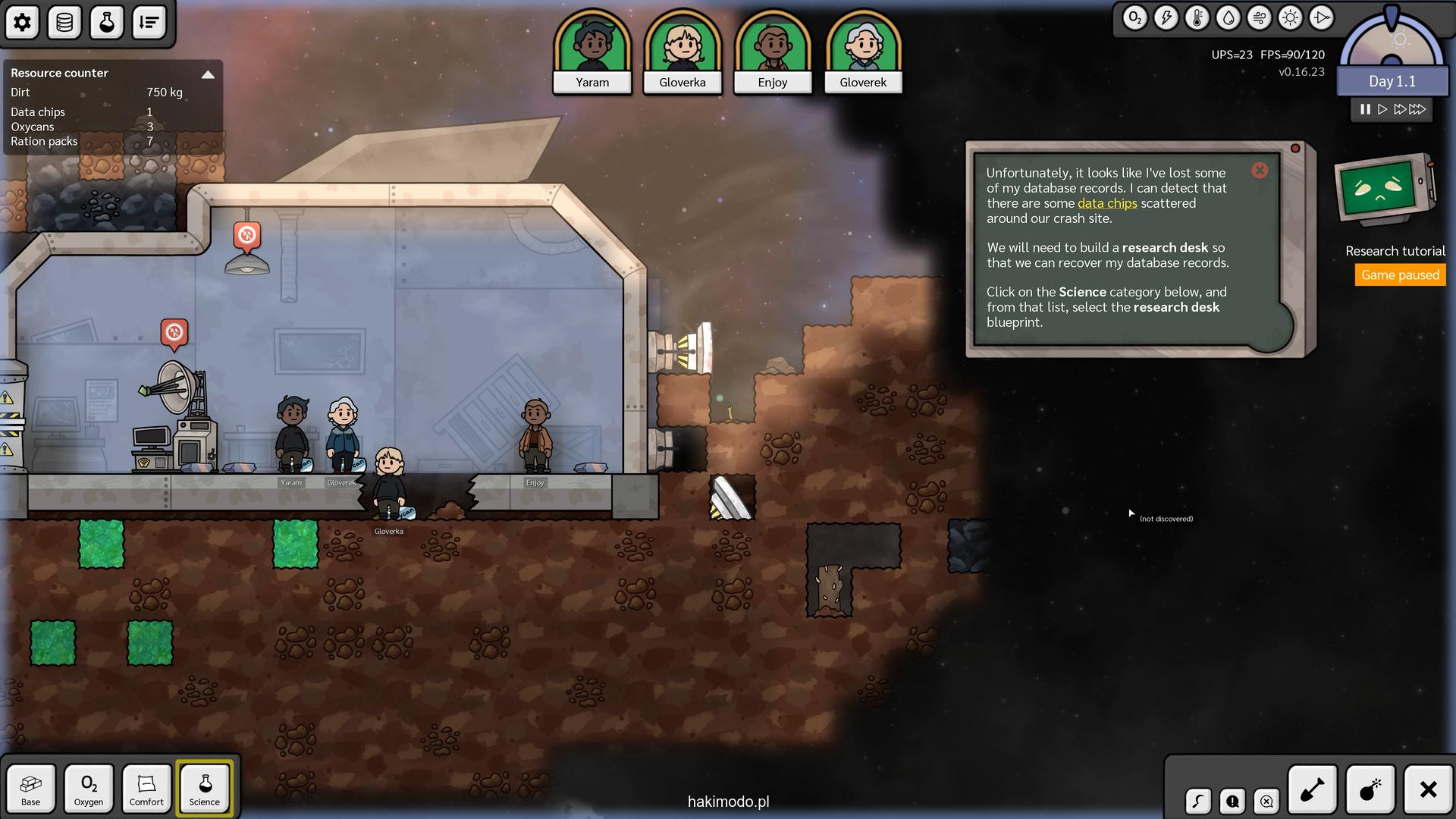Open the research flask button at top
Viewport: 1456px width, 819px height.
107,23
